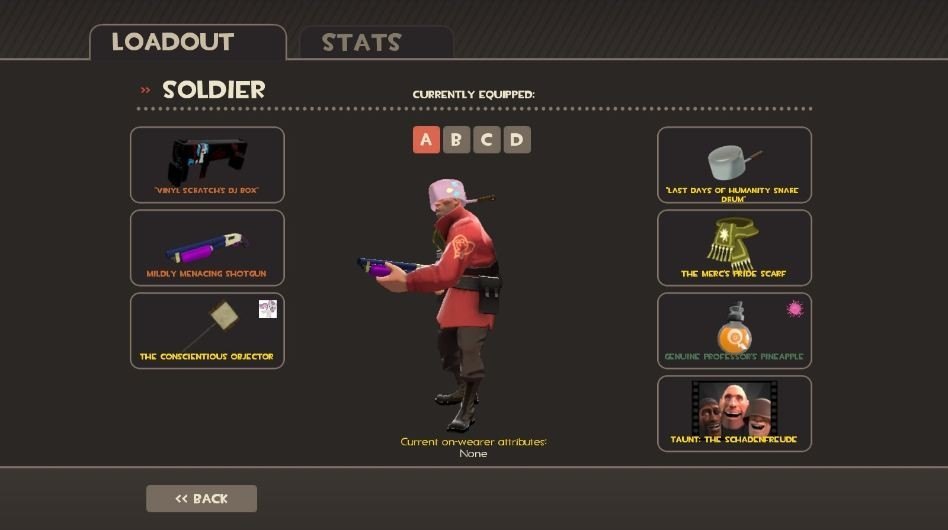The height and width of the screenshot is (530, 948).
Task: Switch to loadout preset B
Action: [x=456, y=140]
